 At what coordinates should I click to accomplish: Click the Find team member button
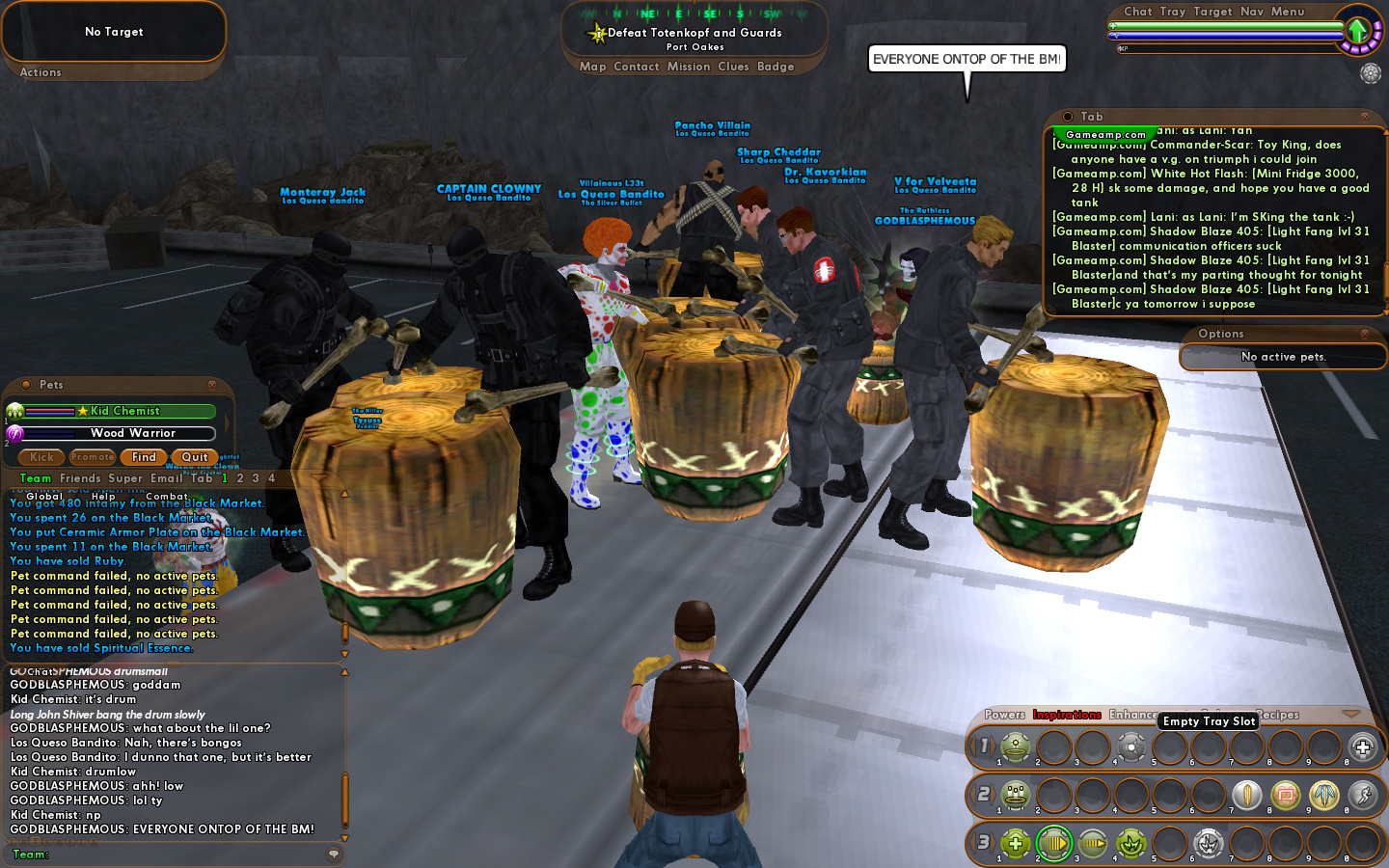[x=144, y=457]
